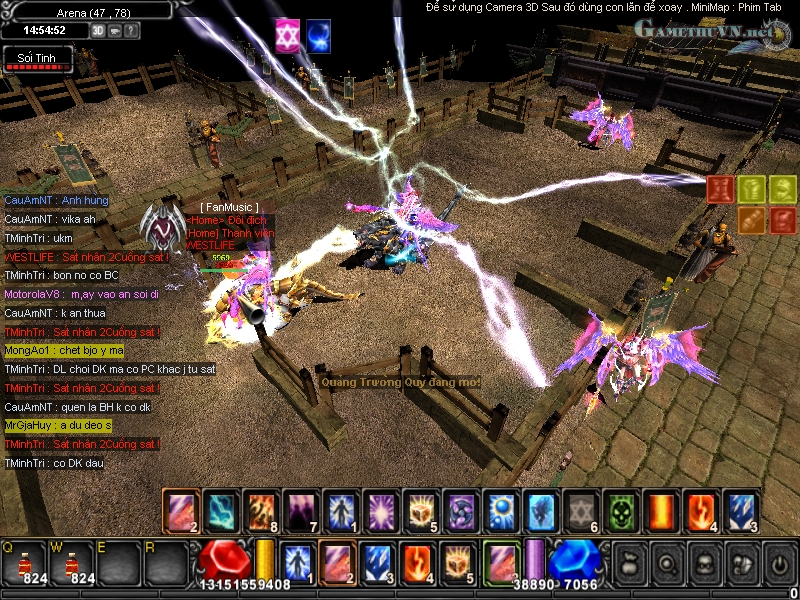Image resolution: width=800 pixels, height=600 pixels.
Task: Click the power button to exit
Action: click(778, 562)
